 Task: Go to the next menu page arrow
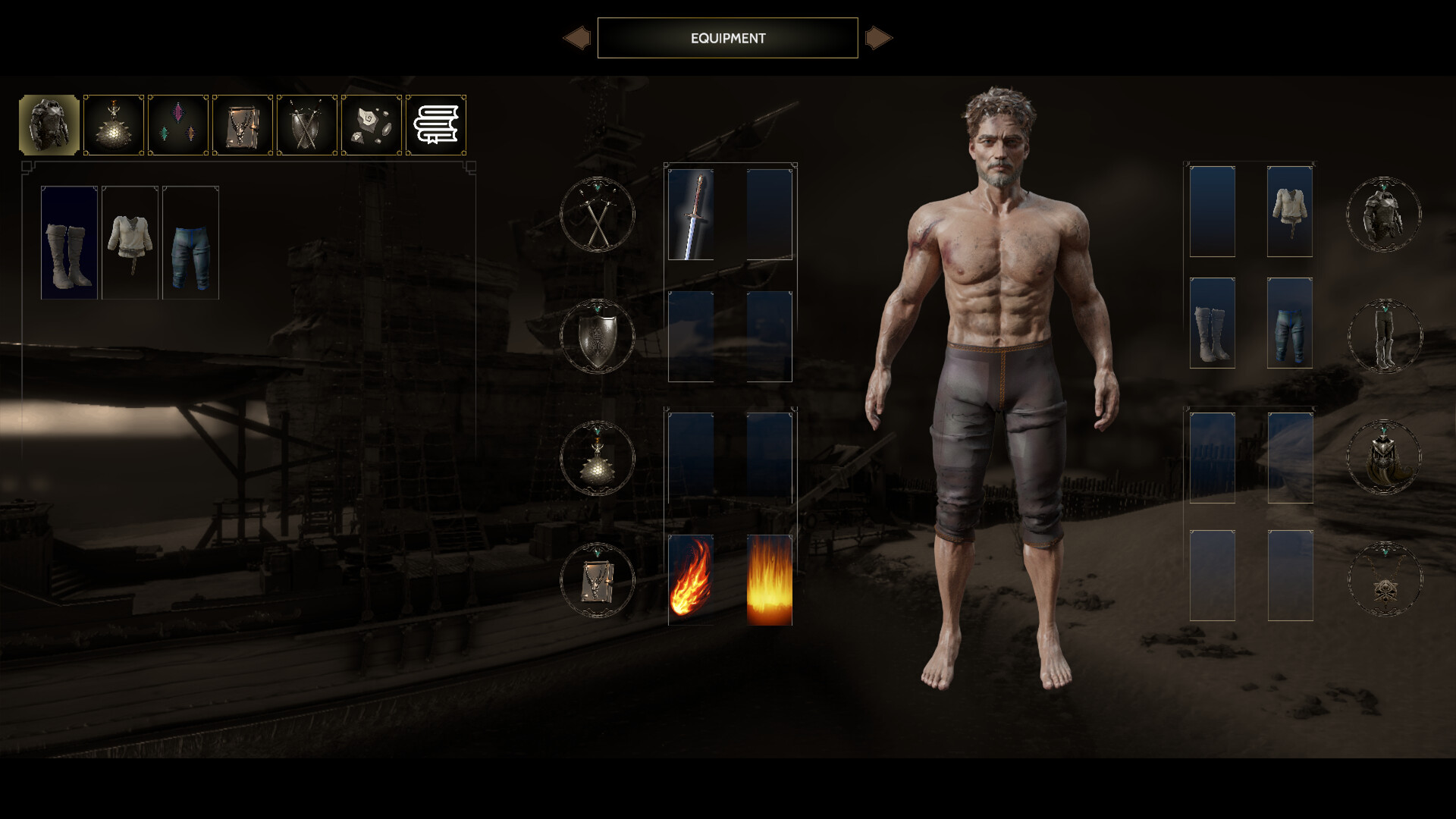[878, 38]
